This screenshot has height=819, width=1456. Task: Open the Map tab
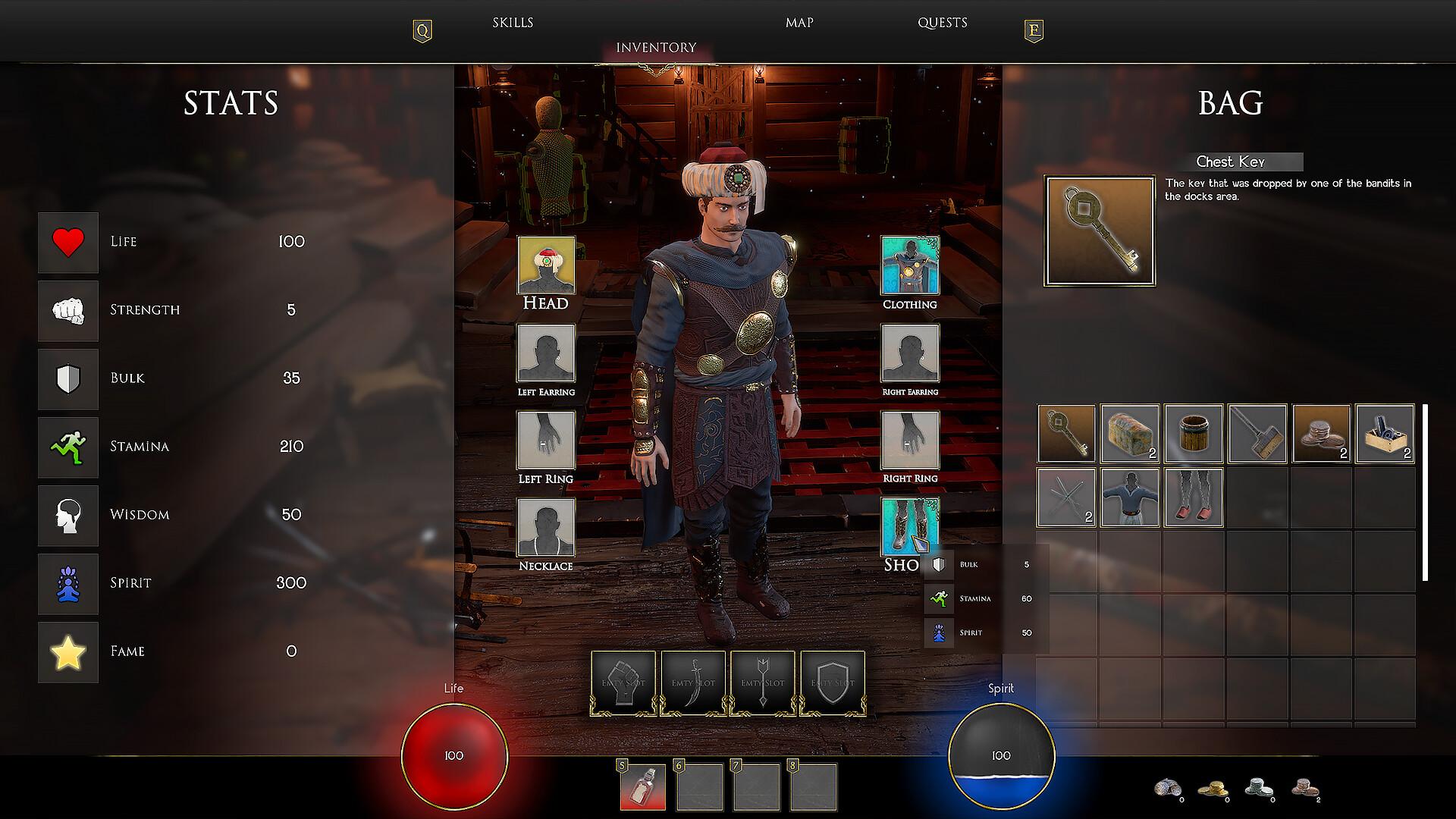click(798, 22)
